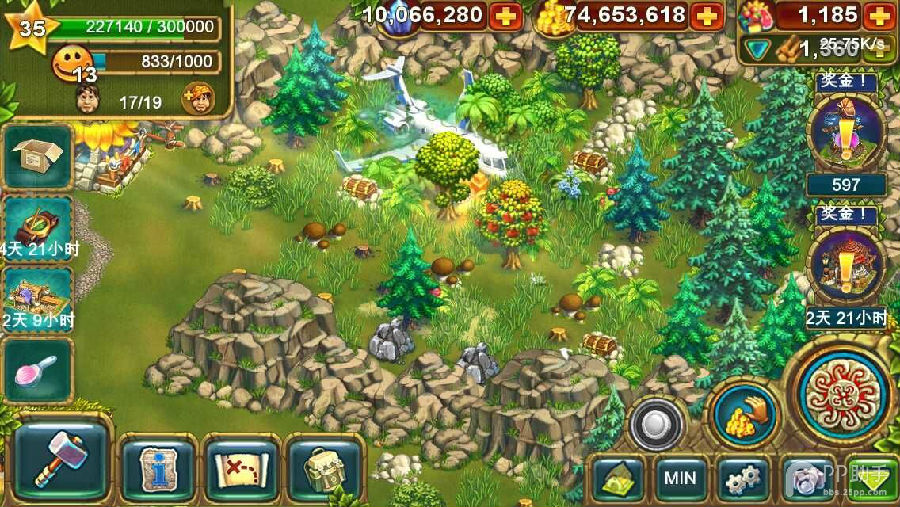Open the yellow map tile button
This screenshot has height=507, width=900.
618,479
